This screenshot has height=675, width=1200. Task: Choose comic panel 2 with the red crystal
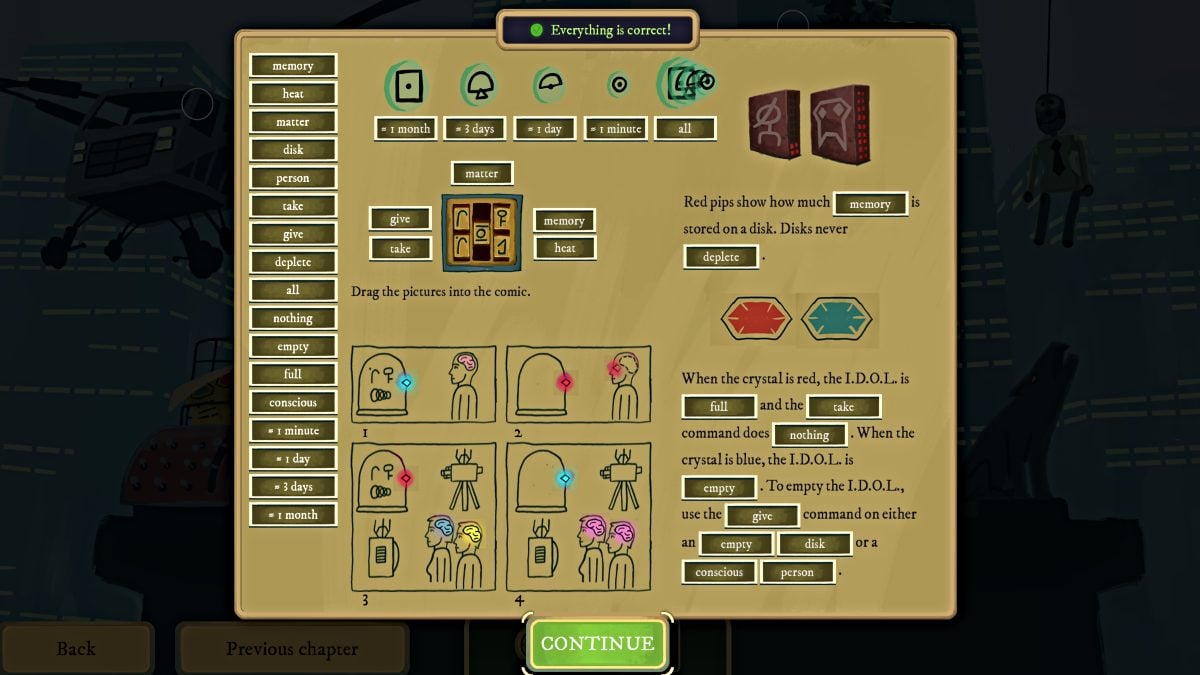[x=578, y=384]
